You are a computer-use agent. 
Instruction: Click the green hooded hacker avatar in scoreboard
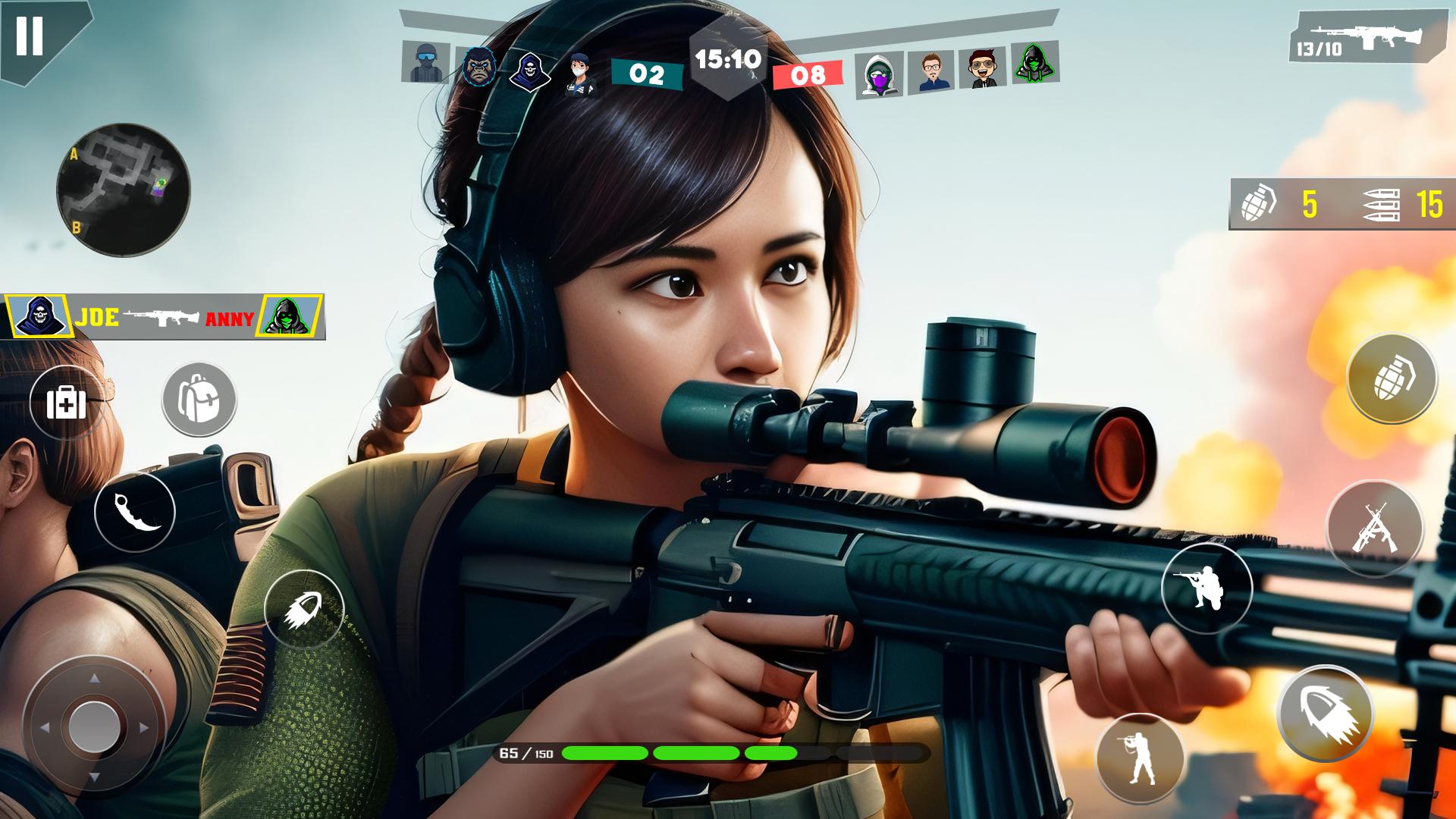coord(1034,63)
